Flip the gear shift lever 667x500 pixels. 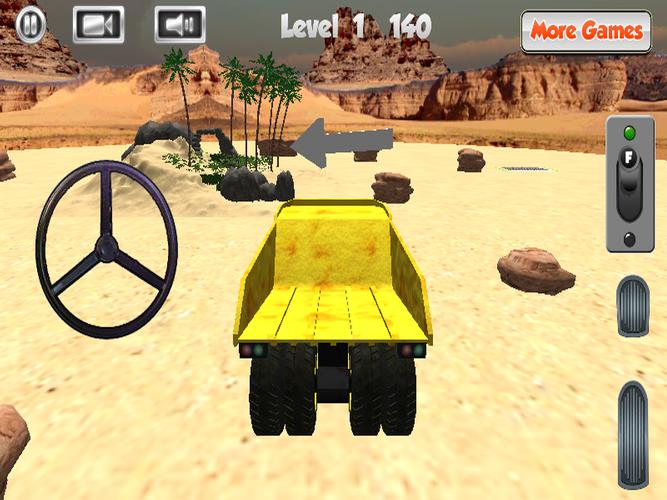pos(629,185)
